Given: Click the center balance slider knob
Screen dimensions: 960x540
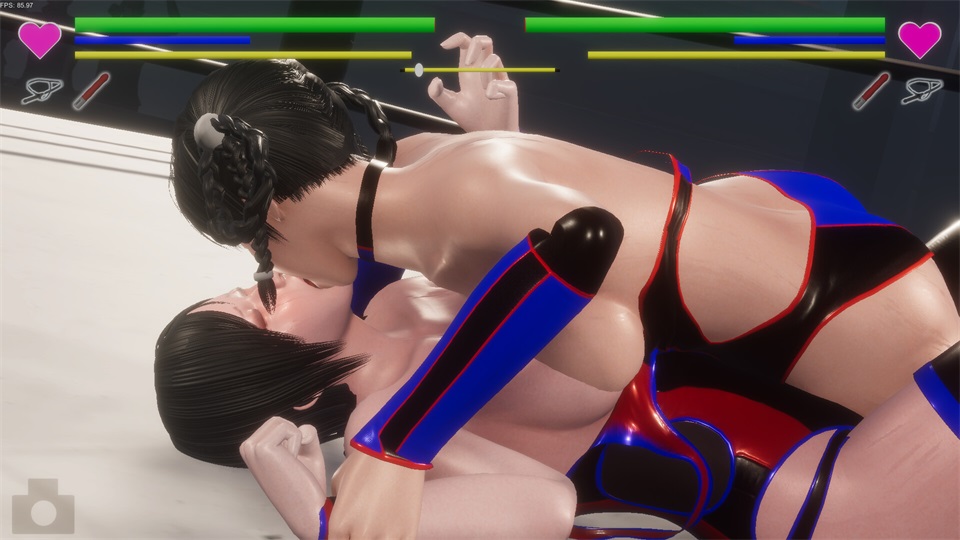Looking at the screenshot, I should 418,70.
